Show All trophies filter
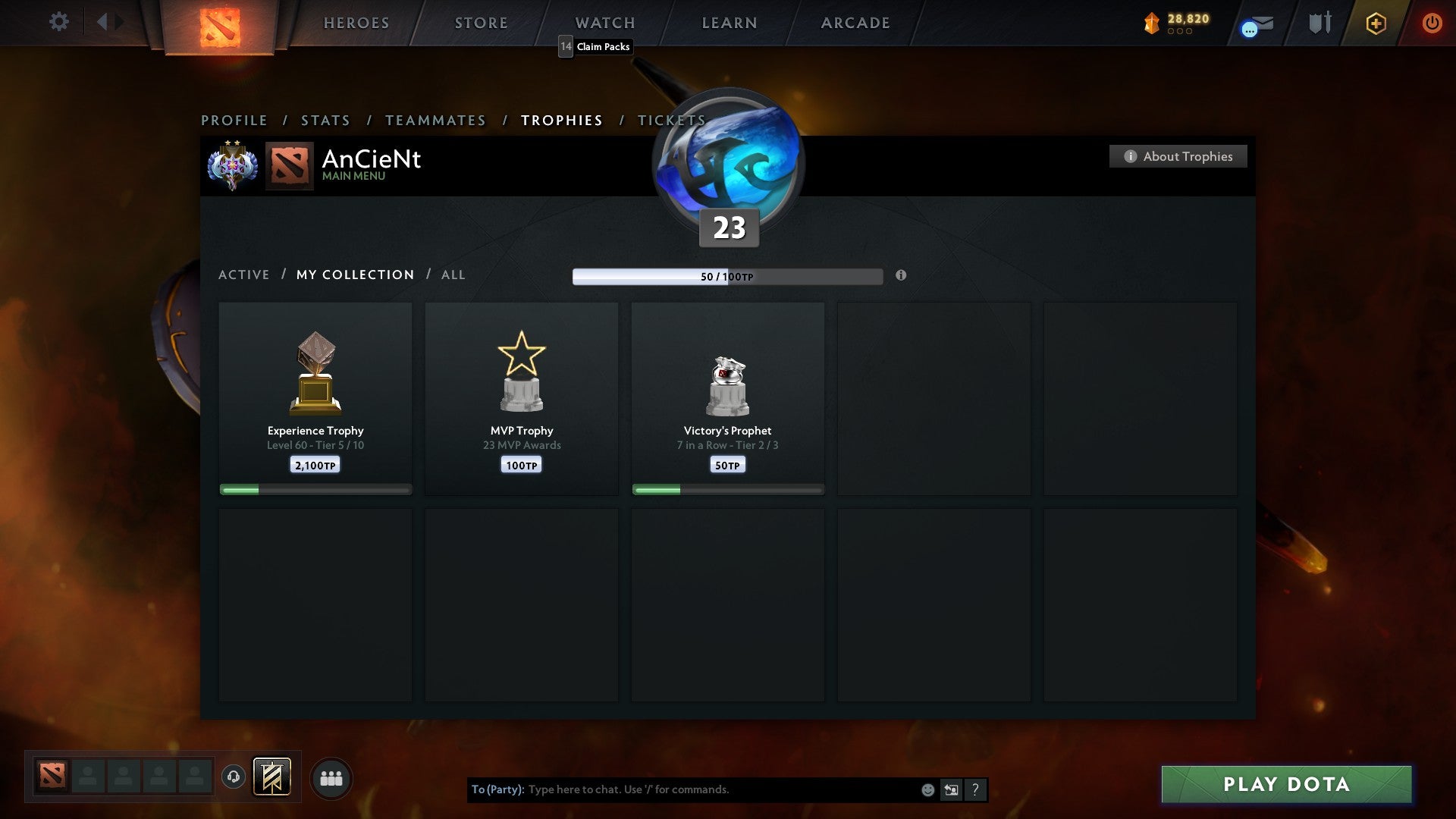The height and width of the screenshot is (819, 1456). tap(453, 275)
